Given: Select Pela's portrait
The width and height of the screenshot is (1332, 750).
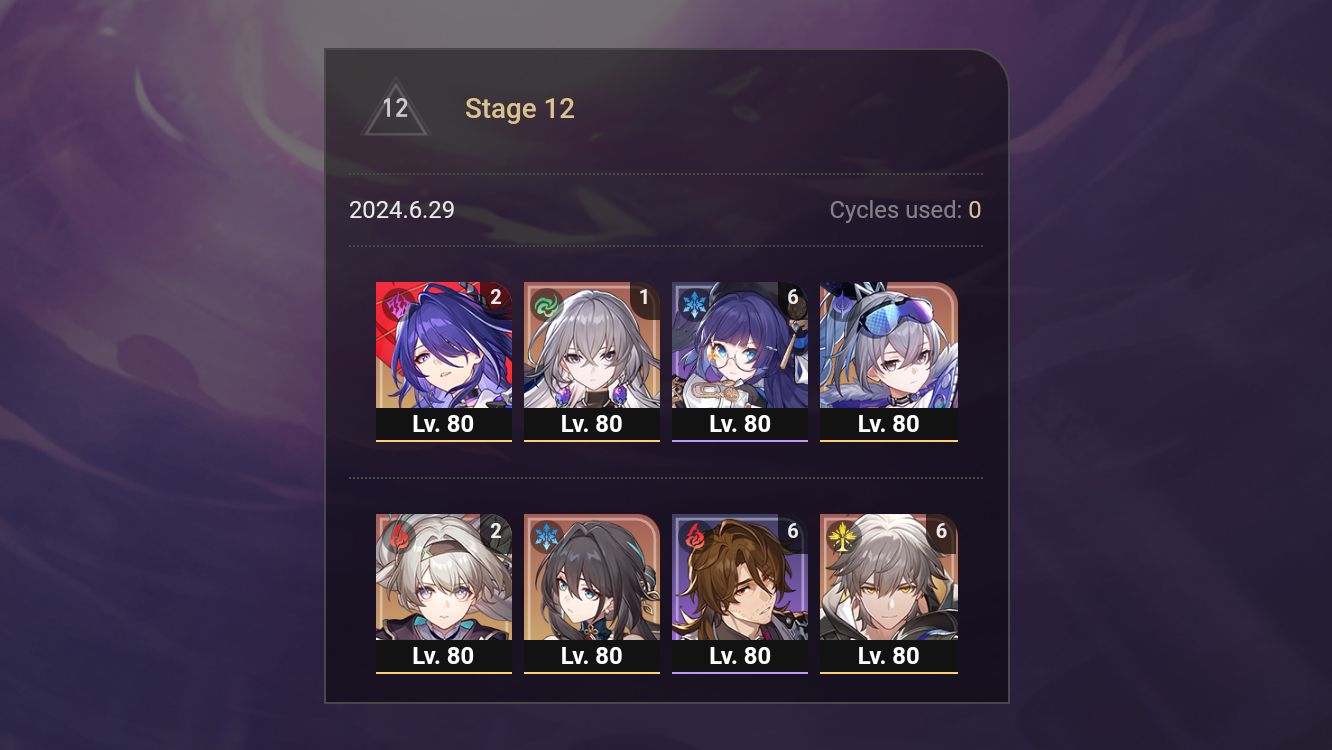Looking at the screenshot, I should [x=740, y=350].
